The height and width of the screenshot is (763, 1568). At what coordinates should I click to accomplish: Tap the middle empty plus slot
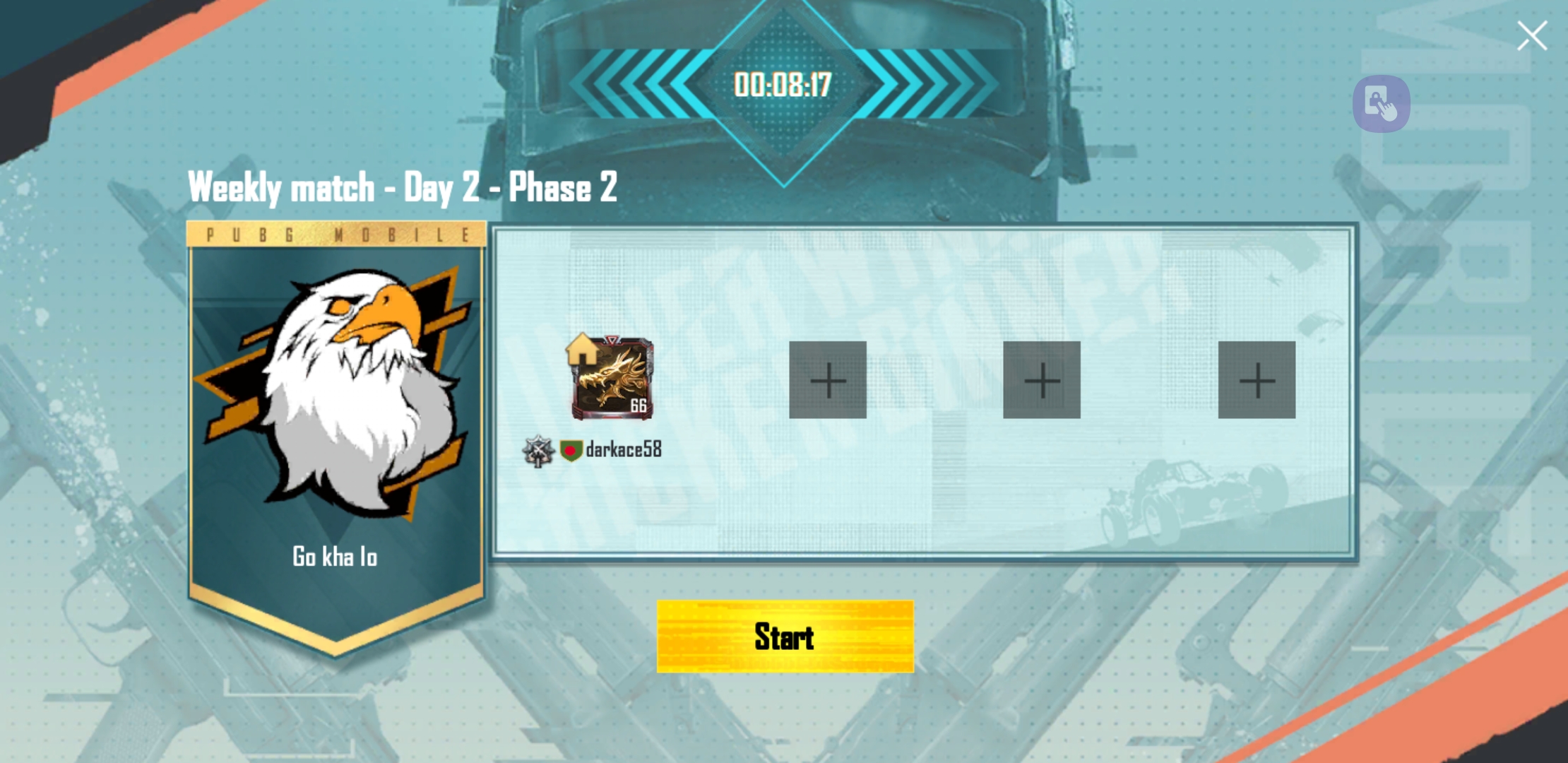pyautogui.click(x=1042, y=381)
